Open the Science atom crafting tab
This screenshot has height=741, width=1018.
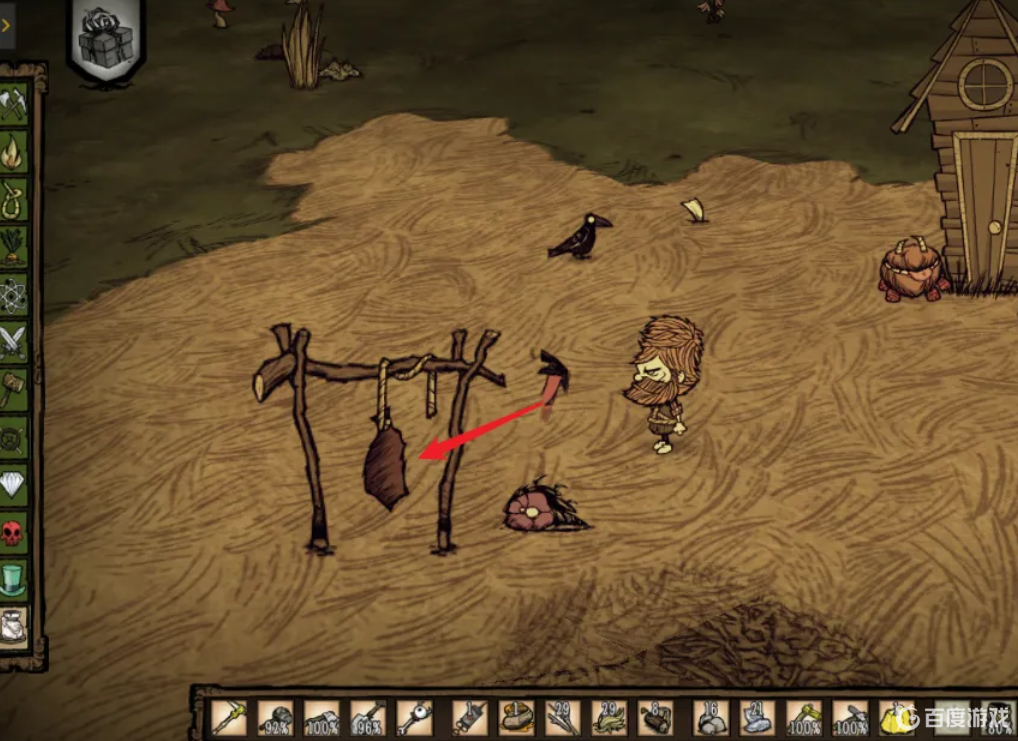pyautogui.click(x=13, y=295)
